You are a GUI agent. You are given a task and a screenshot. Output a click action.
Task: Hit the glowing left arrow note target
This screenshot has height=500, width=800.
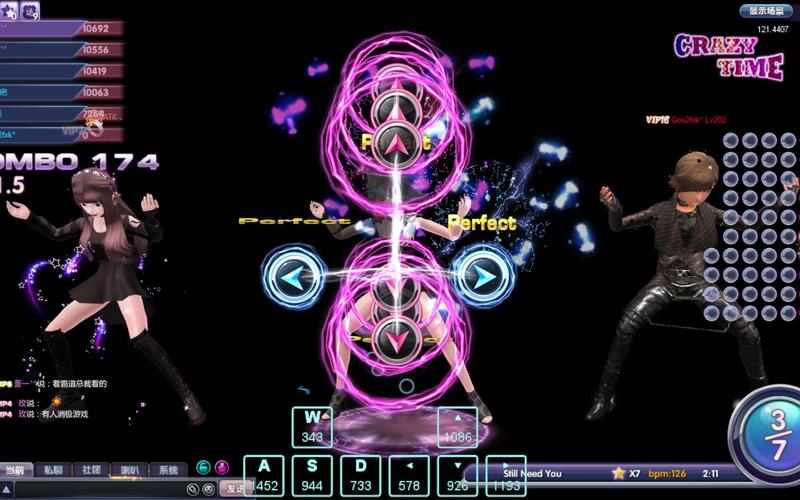click(290, 275)
